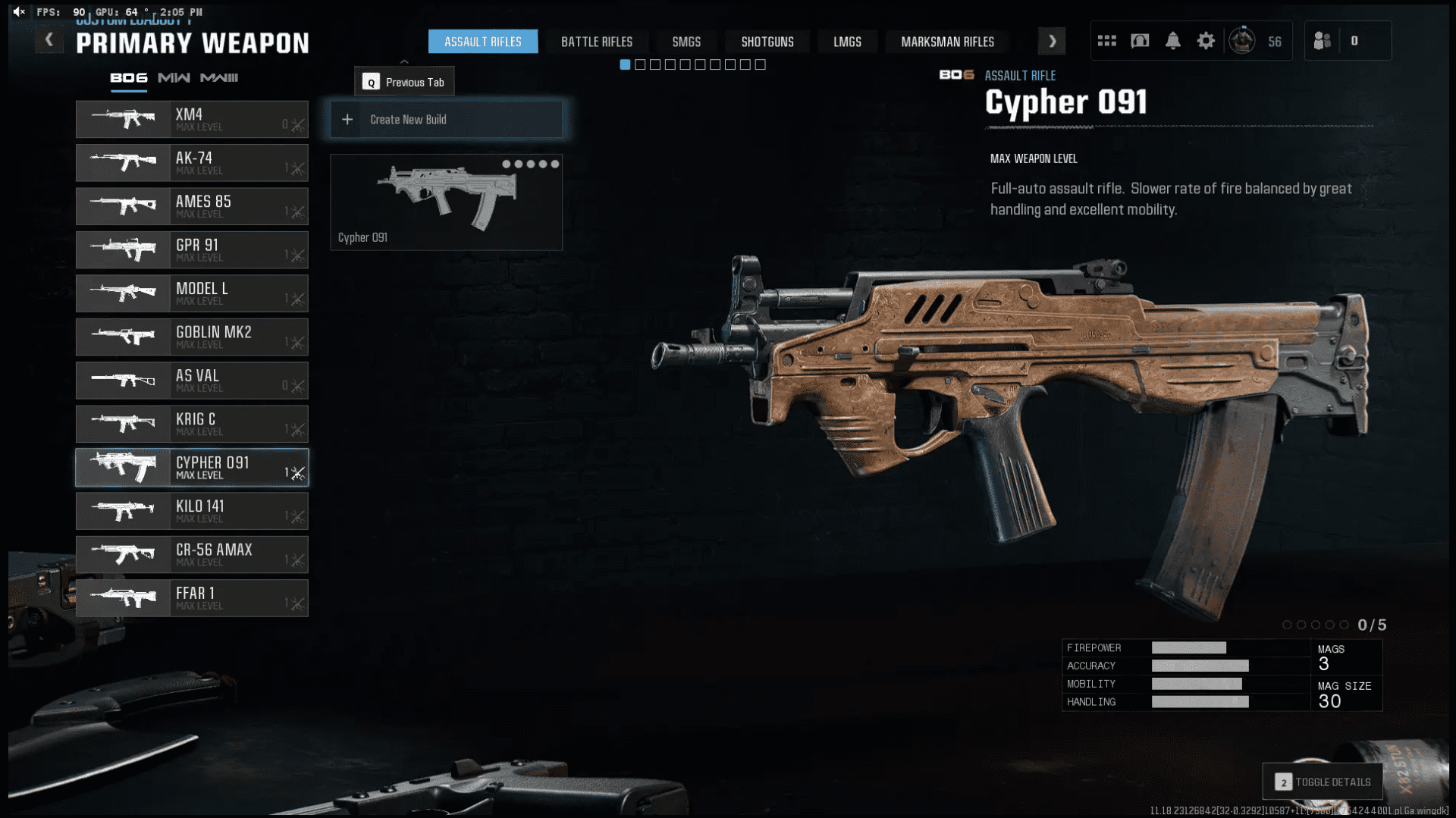Select the AK-74 from the list
Image resolution: width=1456 pixels, height=818 pixels.
pyautogui.click(x=192, y=163)
